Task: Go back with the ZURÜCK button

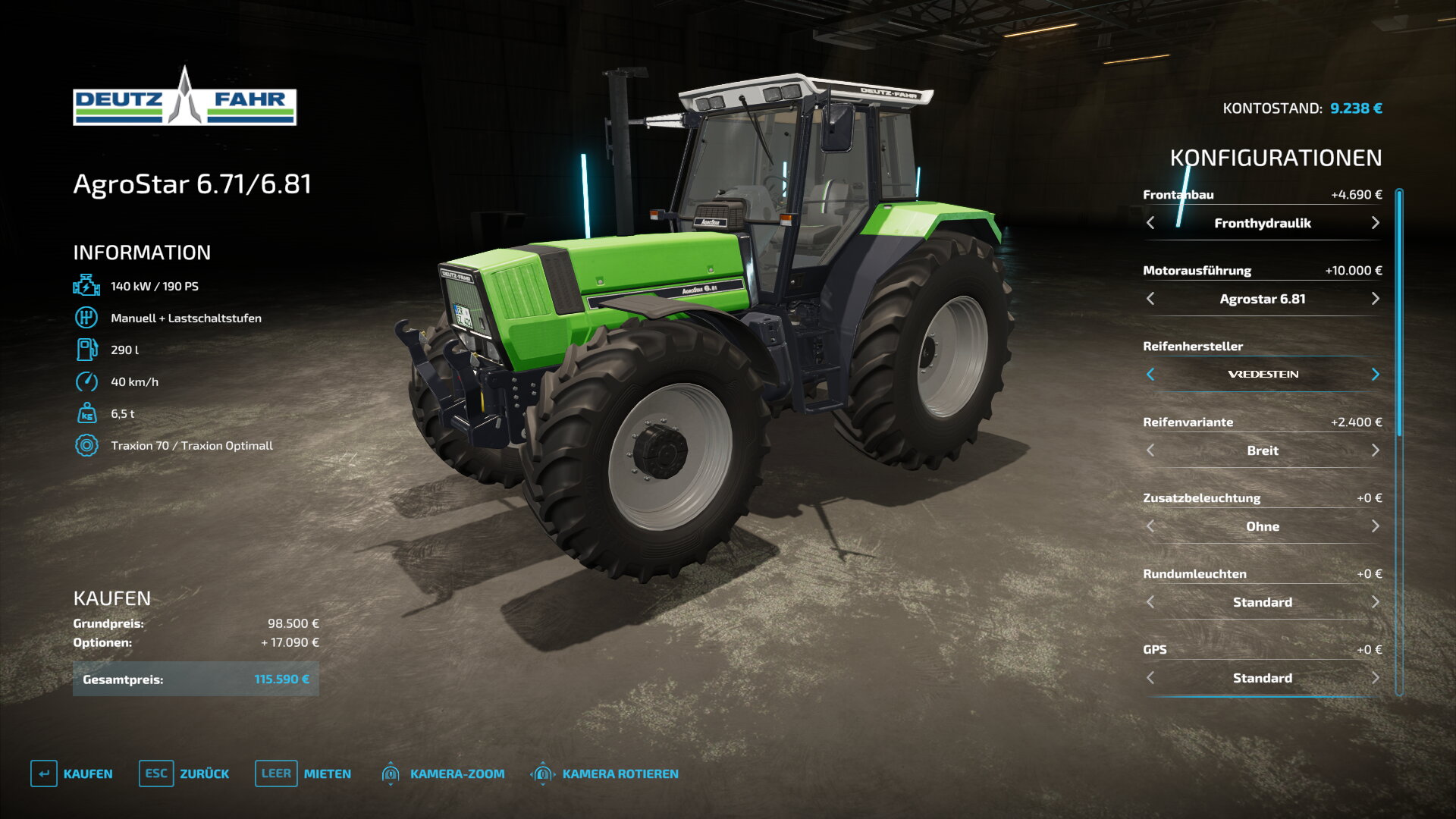Action: point(184,773)
